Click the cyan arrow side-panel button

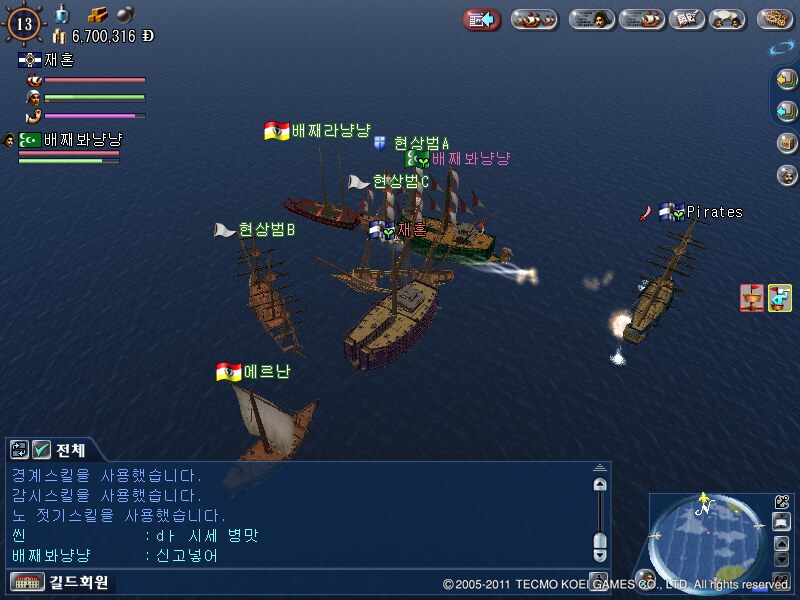tap(787, 110)
